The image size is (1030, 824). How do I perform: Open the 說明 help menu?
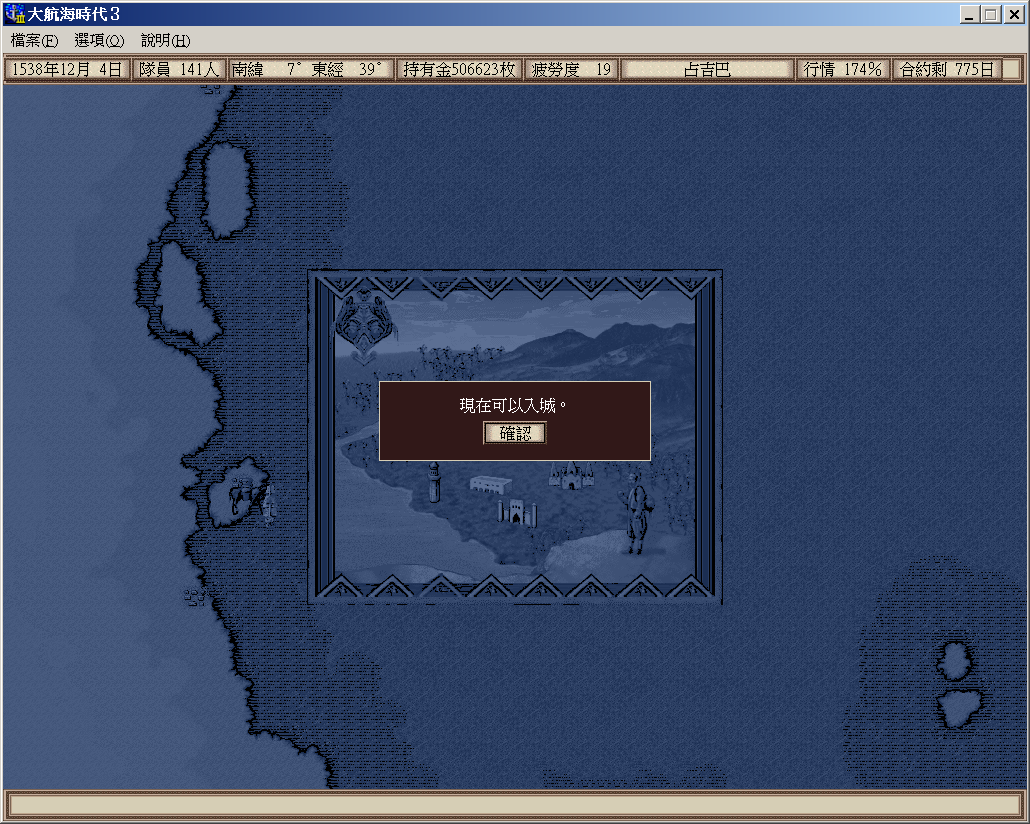(165, 41)
